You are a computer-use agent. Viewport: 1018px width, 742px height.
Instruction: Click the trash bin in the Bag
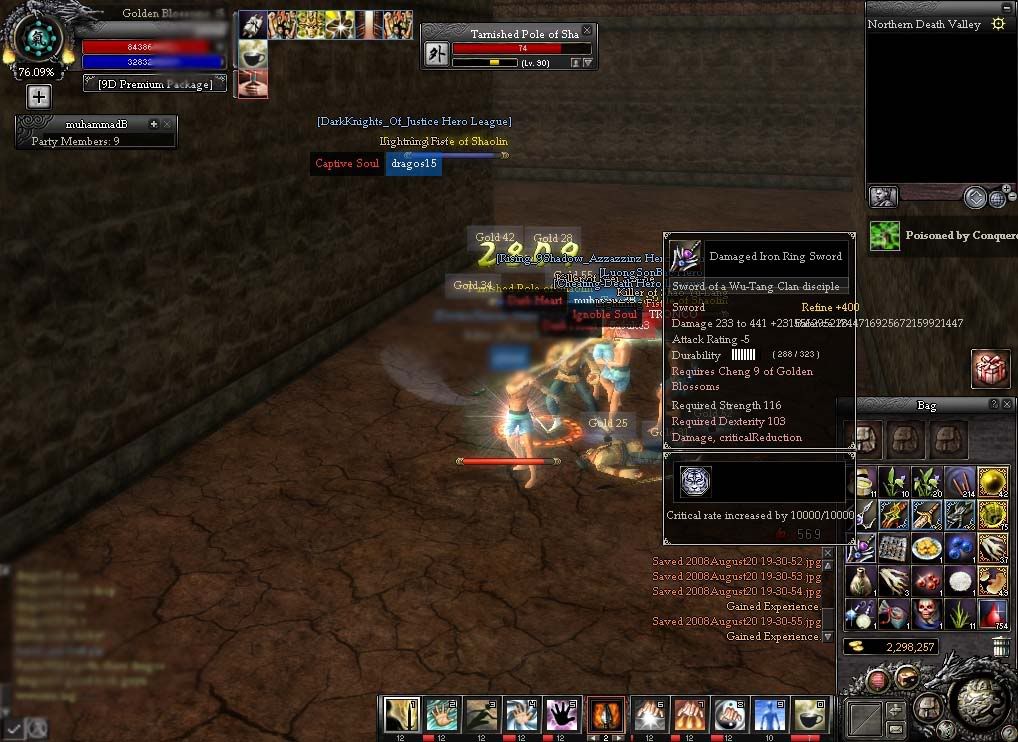(x=1000, y=647)
